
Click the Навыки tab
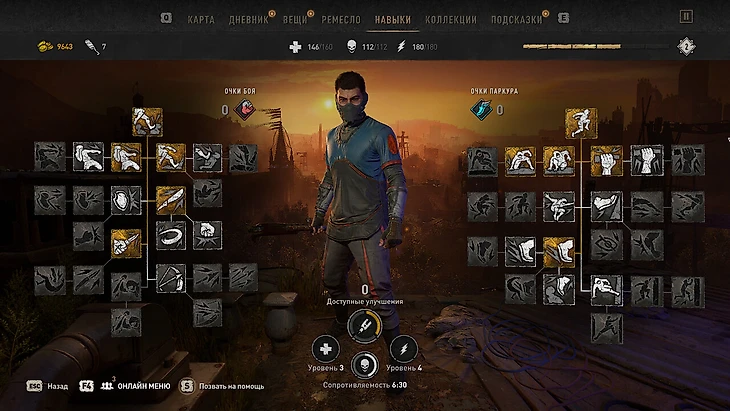[393, 19]
